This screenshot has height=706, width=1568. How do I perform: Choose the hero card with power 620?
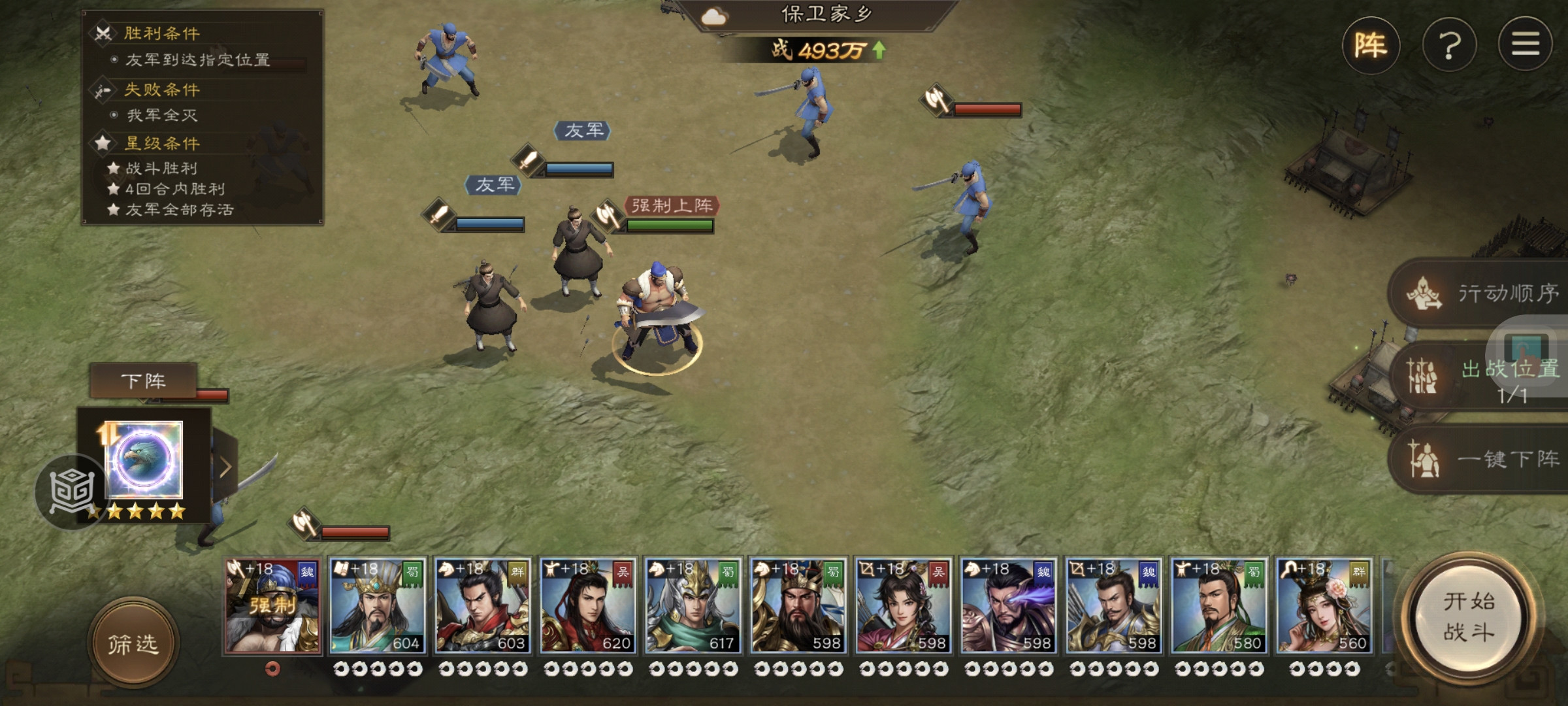click(x=588, y=605)
